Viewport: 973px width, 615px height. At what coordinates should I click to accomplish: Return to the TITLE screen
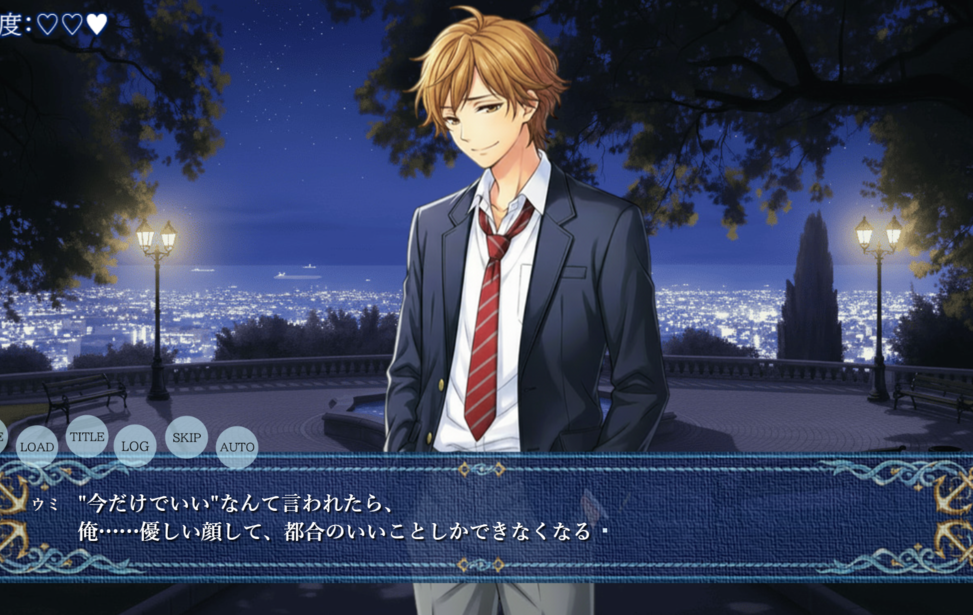coord(87,437)
